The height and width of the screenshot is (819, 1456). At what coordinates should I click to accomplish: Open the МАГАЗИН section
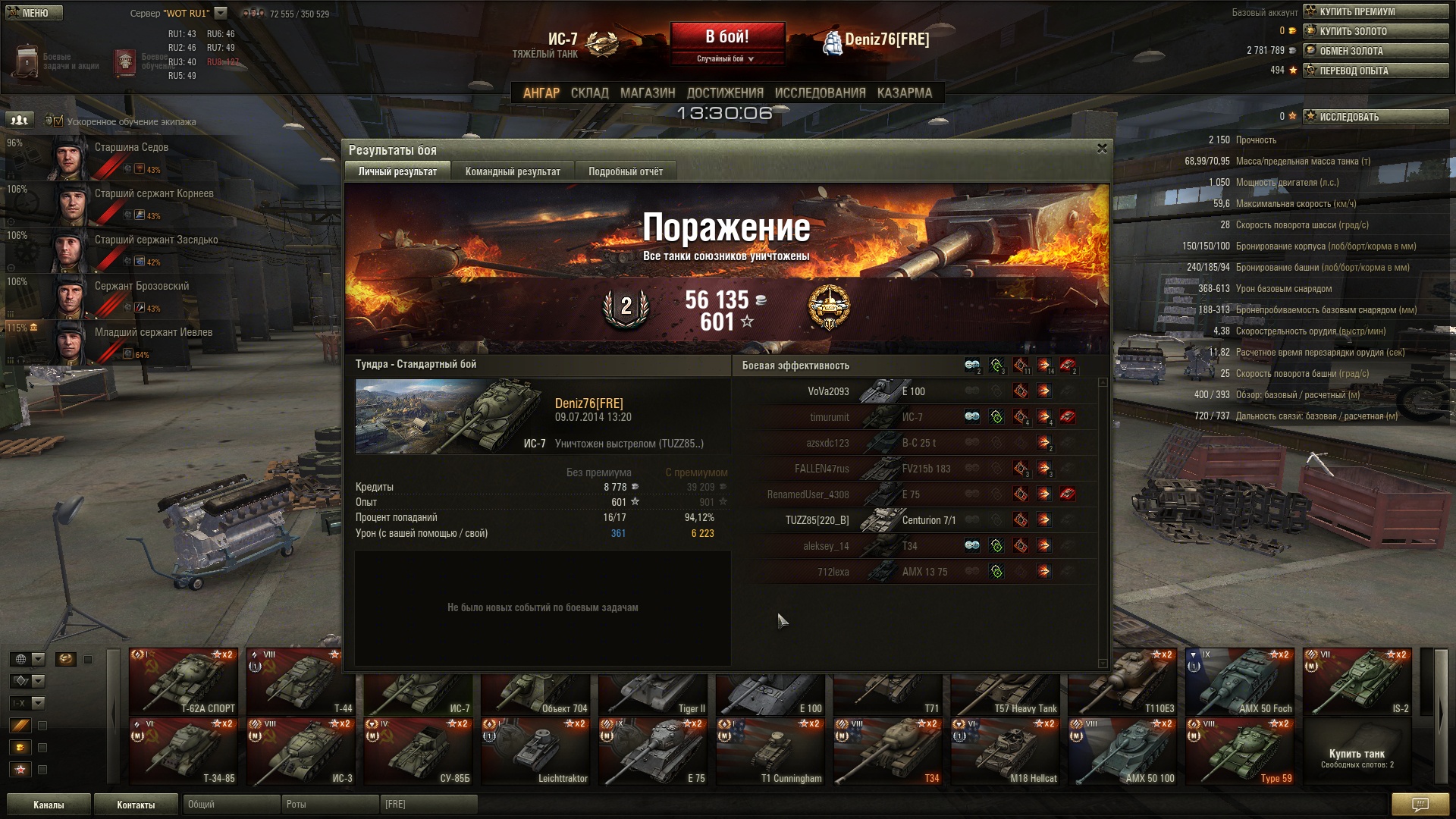[x=648, y=93]
